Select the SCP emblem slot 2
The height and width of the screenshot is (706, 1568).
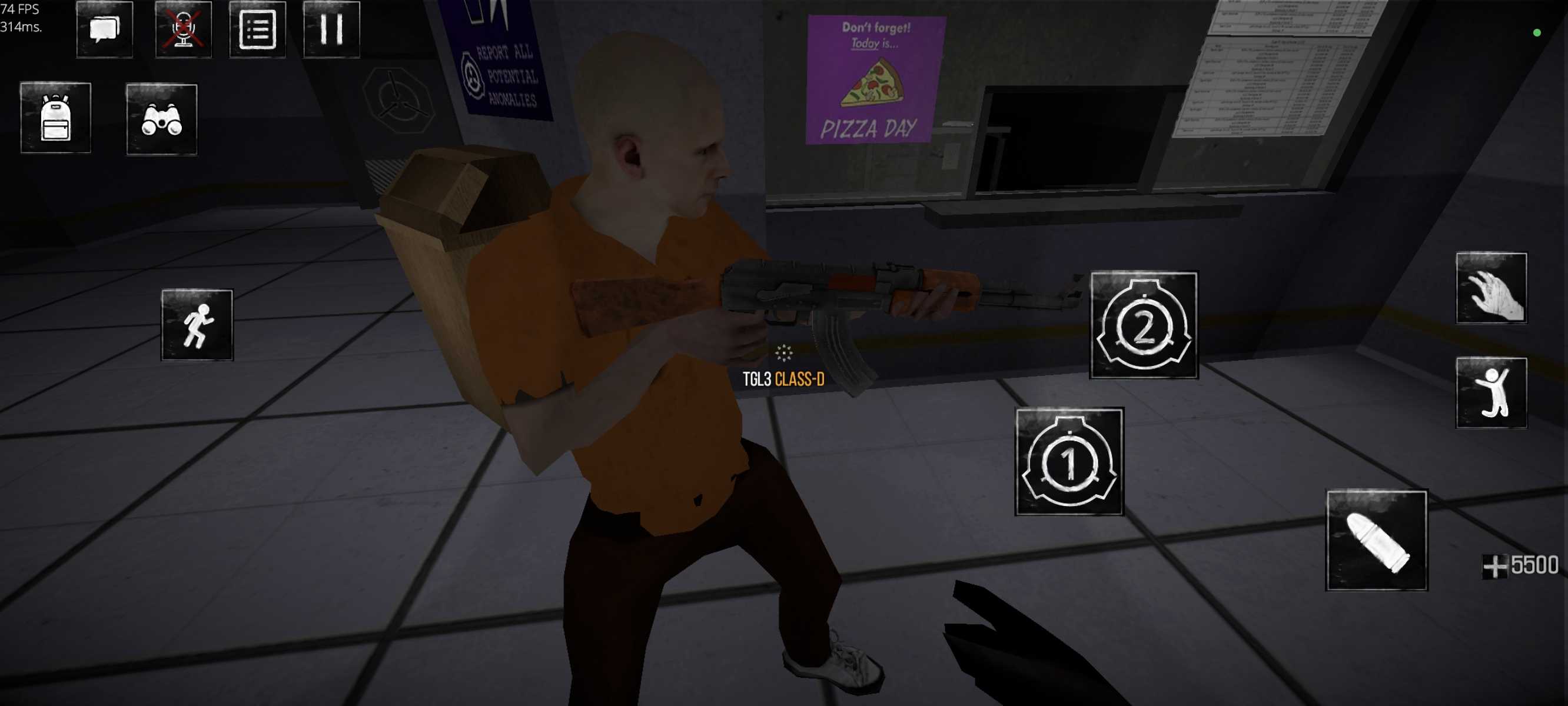coord(1144,325)
